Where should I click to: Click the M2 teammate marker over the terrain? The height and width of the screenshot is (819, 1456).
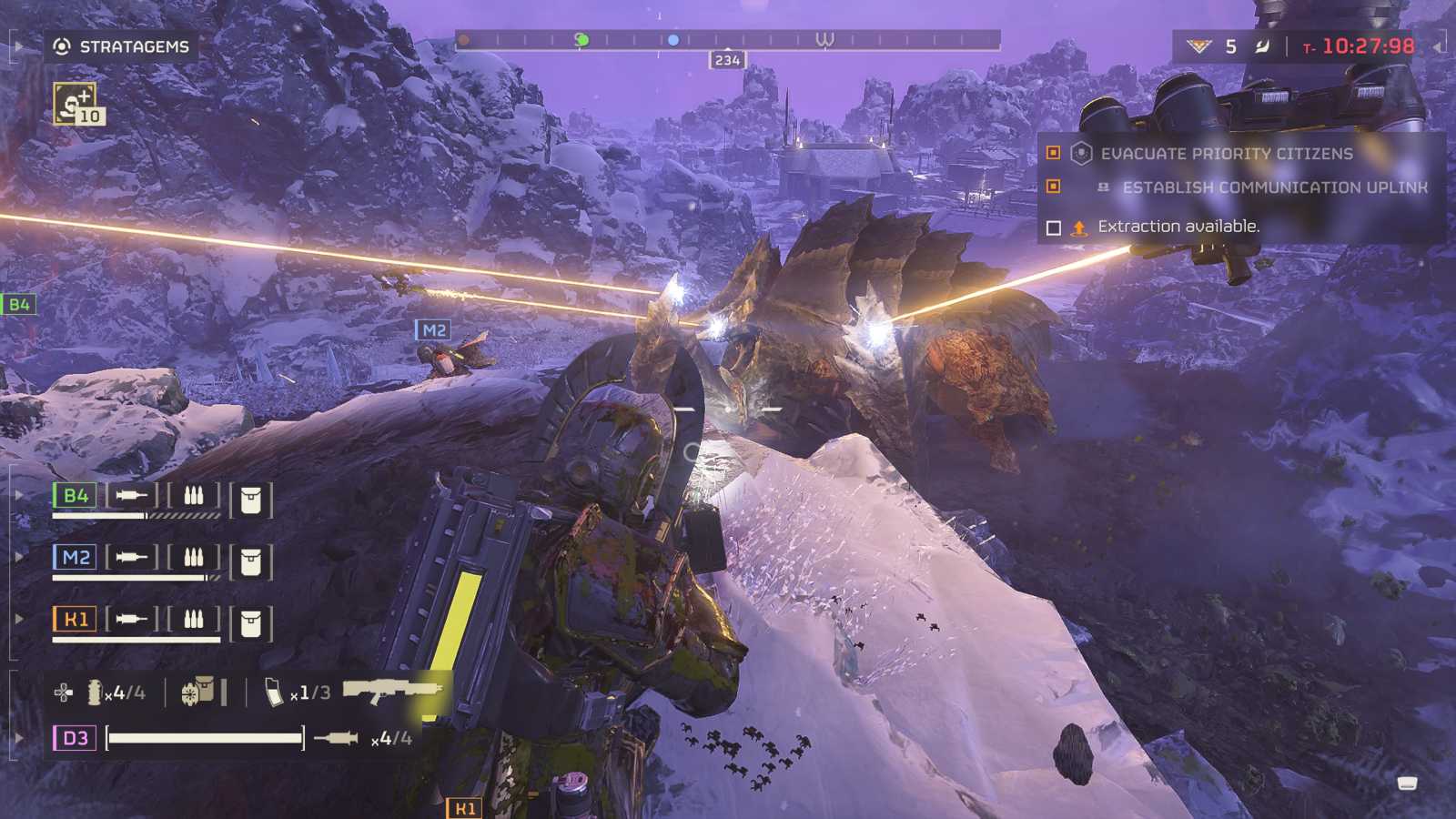(x=433, y=330)
